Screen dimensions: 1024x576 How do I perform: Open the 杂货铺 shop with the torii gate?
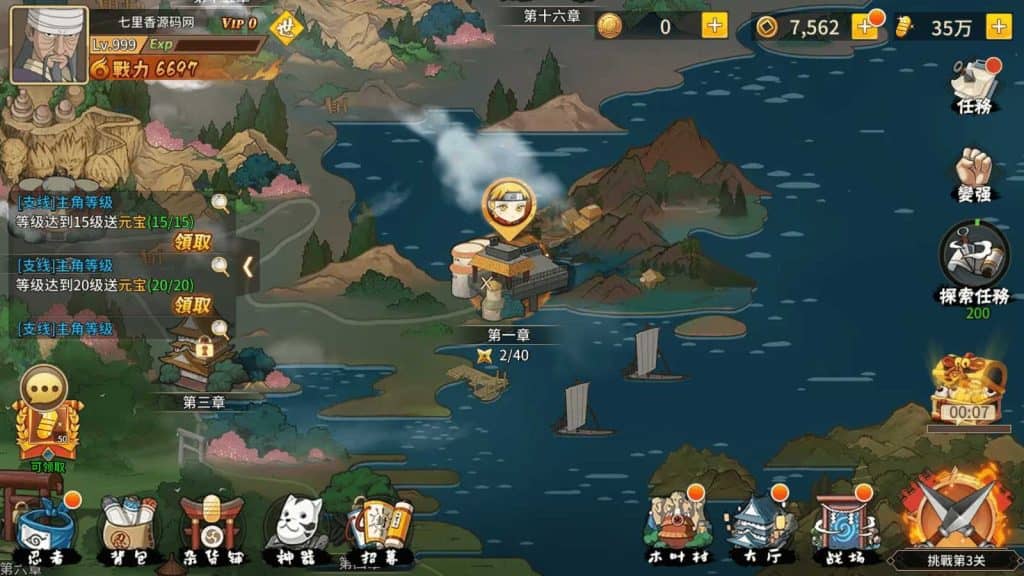tap(211, 532)
